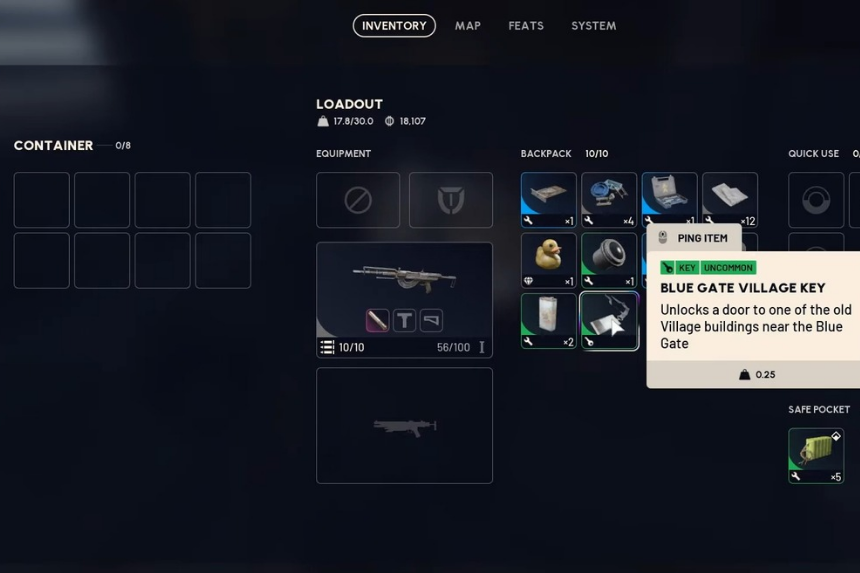Switch to the Map tab
Screen dimensions: 860x573
coord(468,26)
